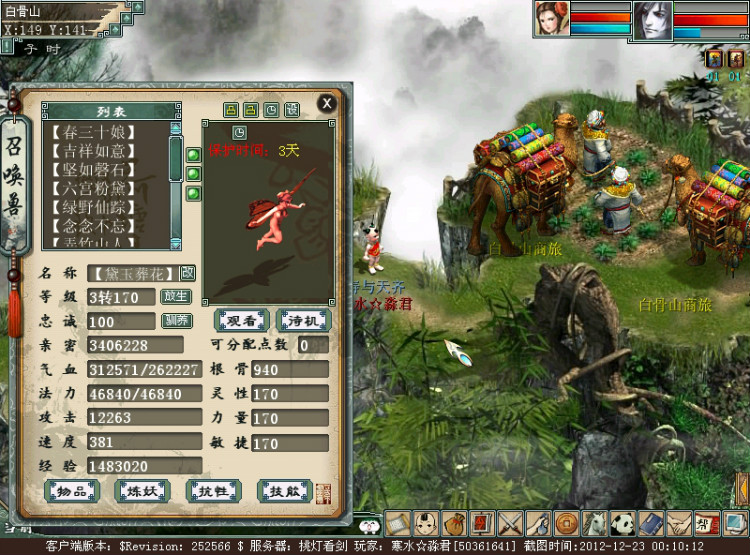This screenshot has height=555, width=750.
Task: Choose 吉祥如意 from the pet list
Action: [x=106, y=150]
